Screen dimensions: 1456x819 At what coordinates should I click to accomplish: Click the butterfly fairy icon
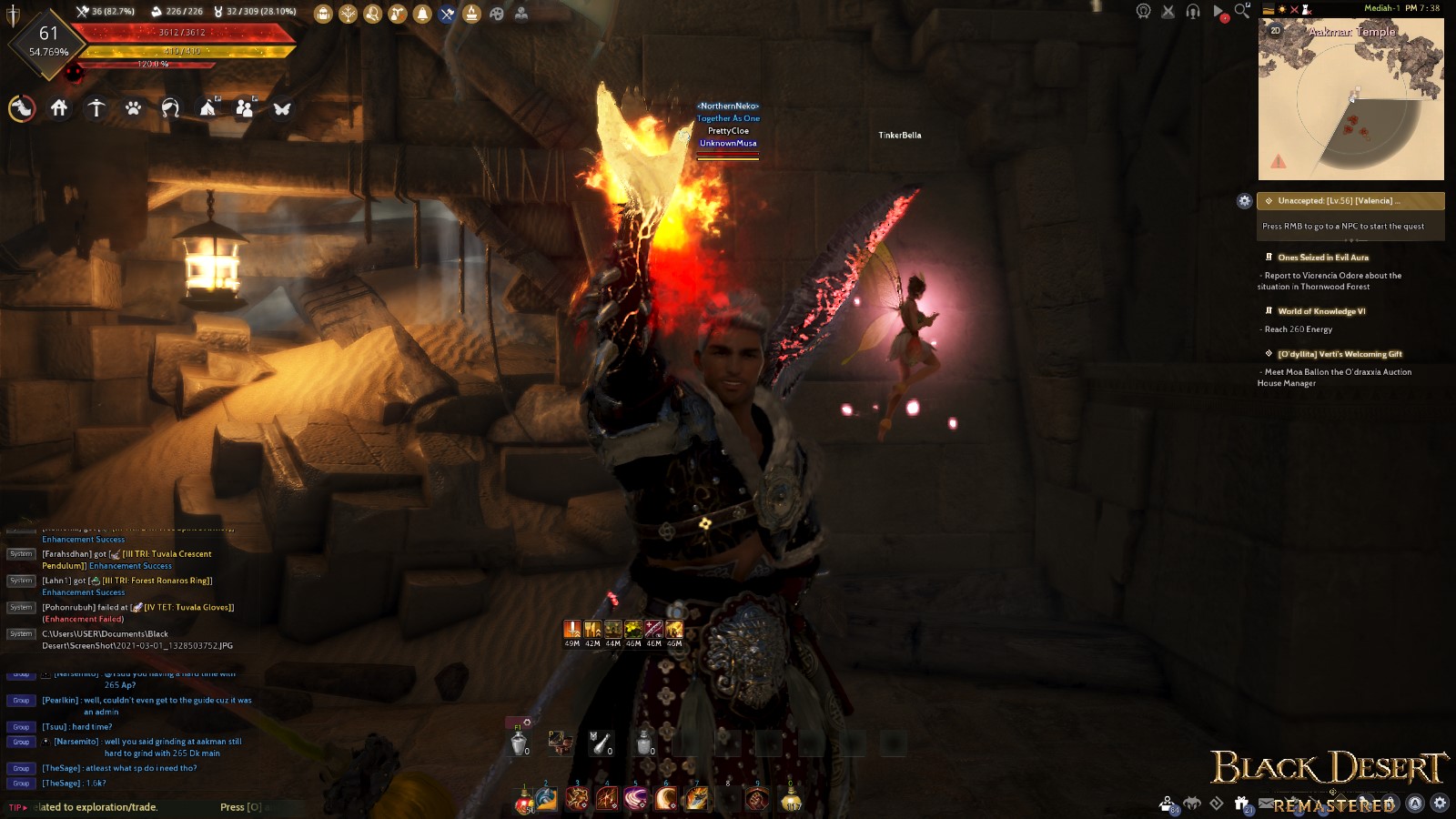[282, 108]
